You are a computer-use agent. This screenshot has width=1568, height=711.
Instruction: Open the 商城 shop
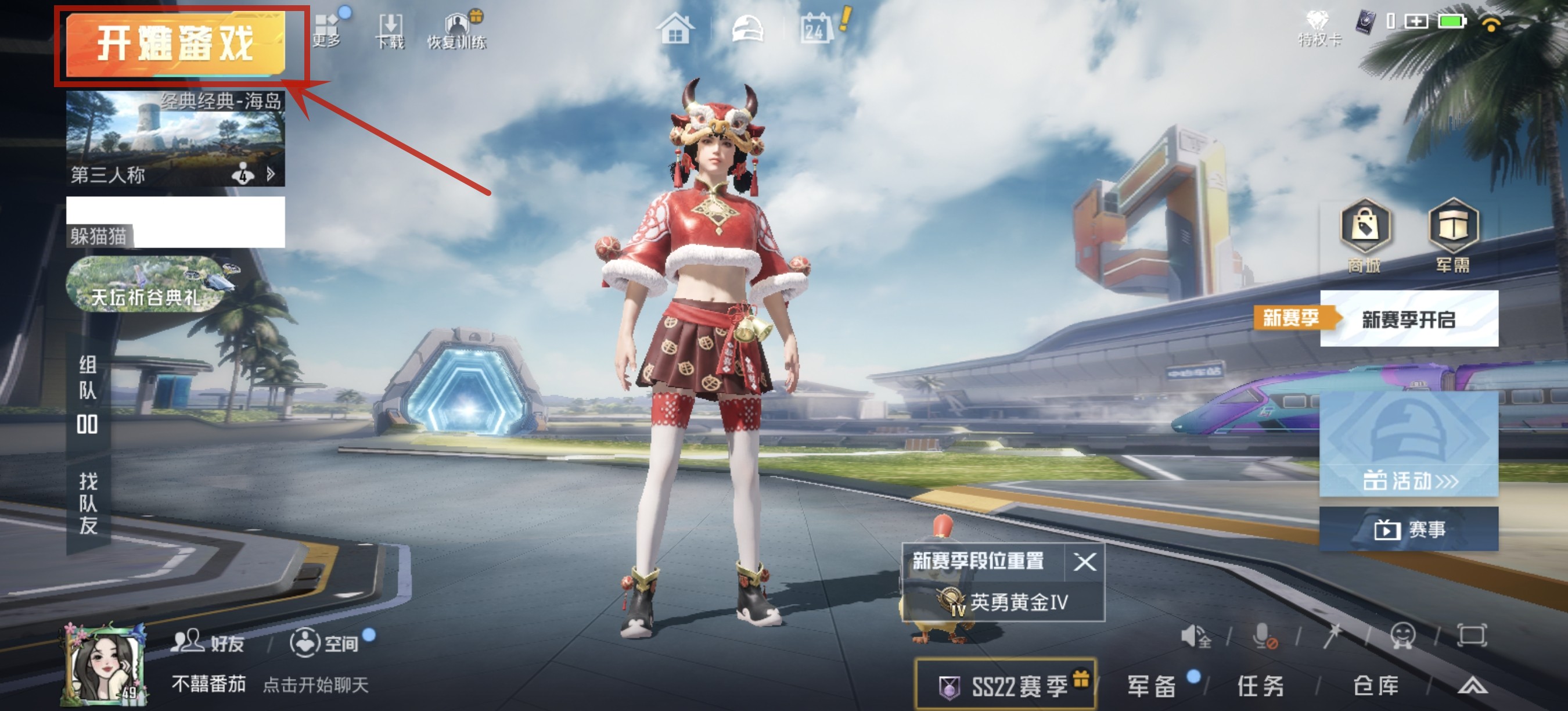pos(1365,235)
